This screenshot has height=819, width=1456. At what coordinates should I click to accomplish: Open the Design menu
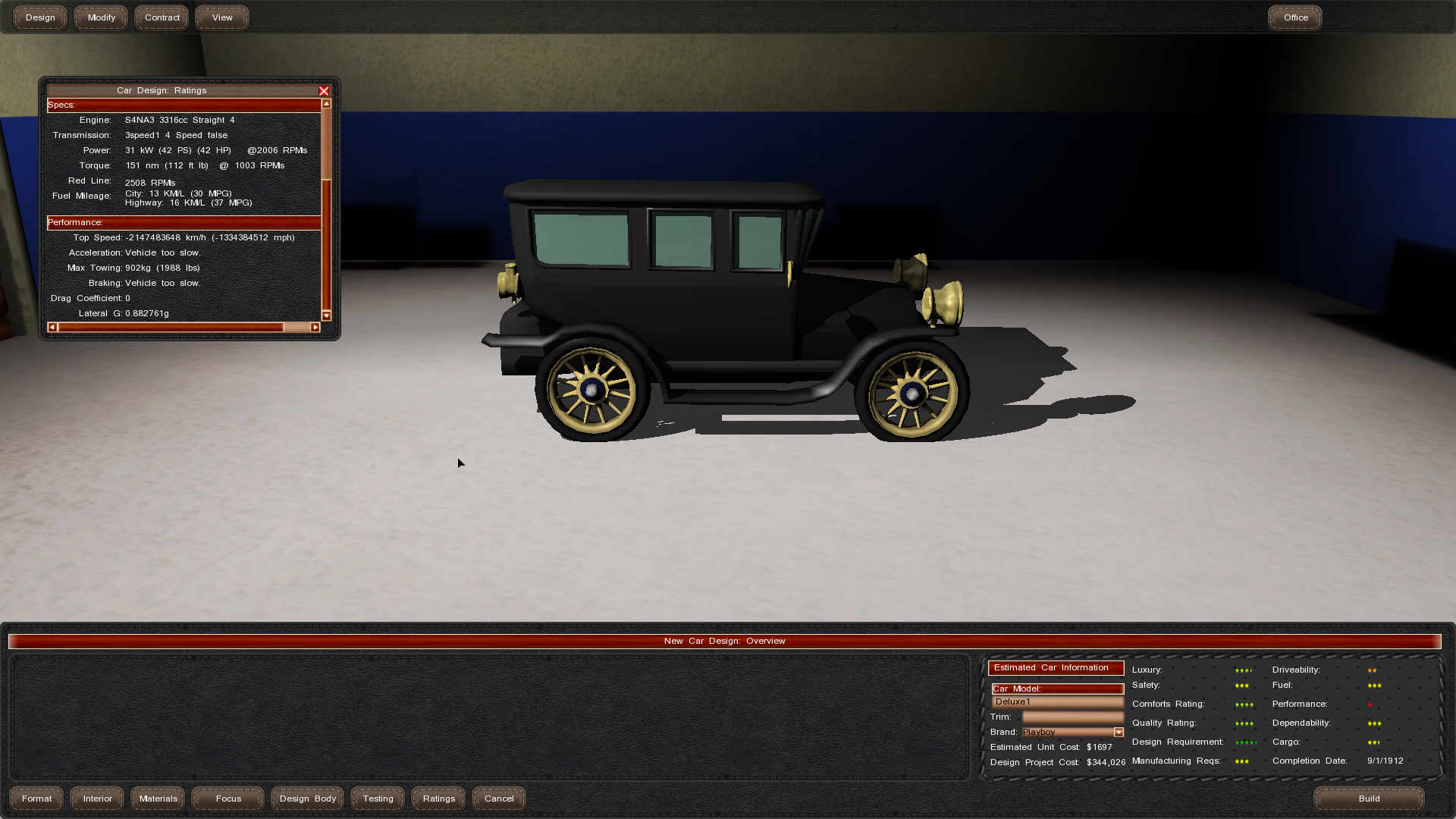[x=40, y=17]
